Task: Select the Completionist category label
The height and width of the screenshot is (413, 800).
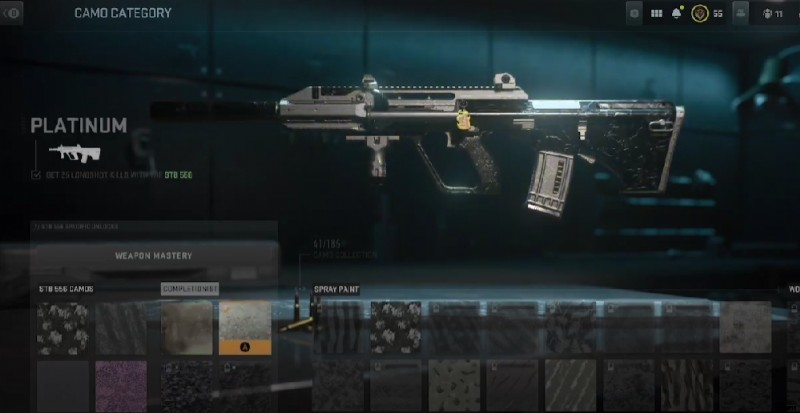Action: tap(190, 289)
